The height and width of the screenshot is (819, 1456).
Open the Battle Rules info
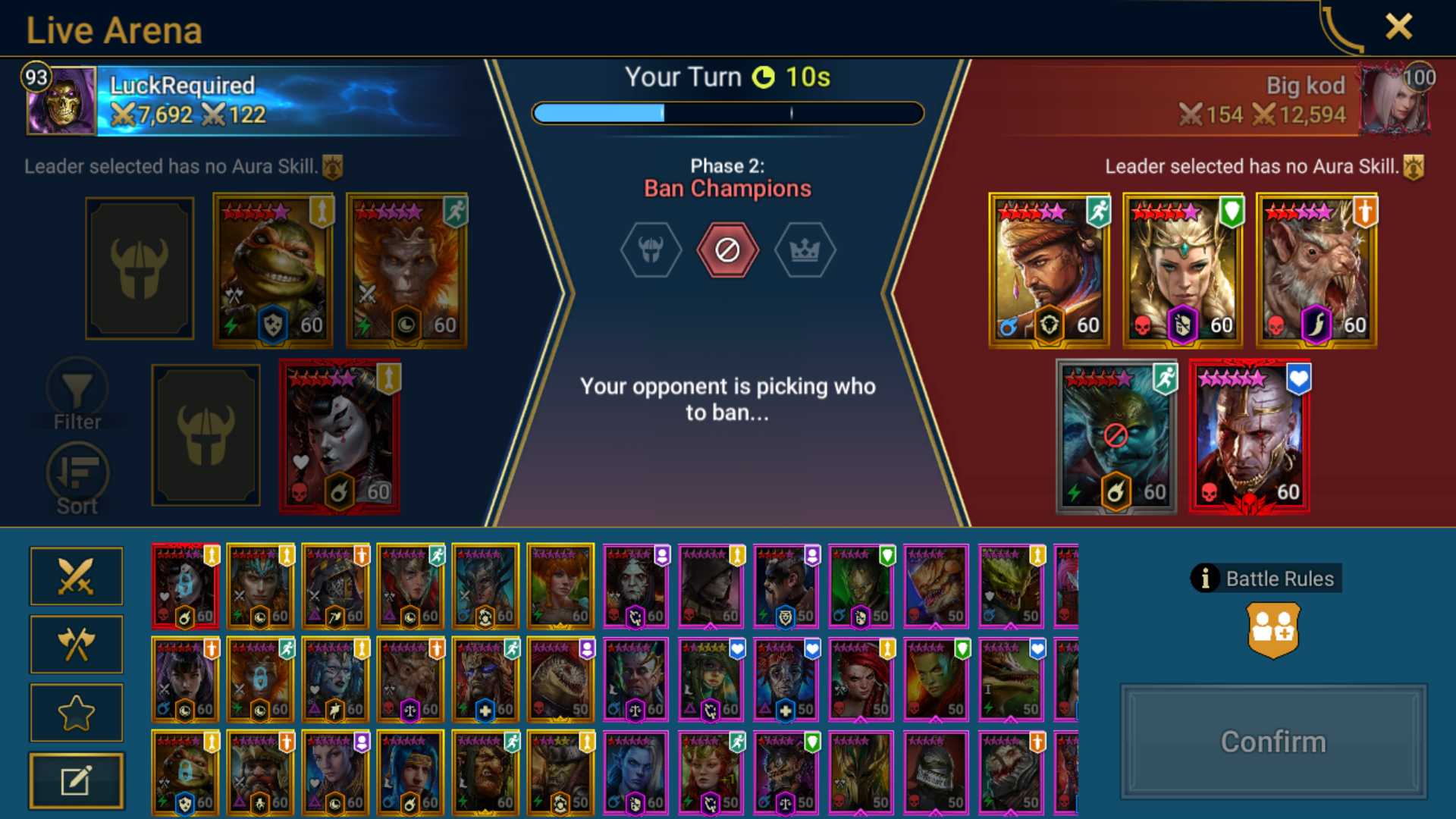pyautogui.click(x=1266, y=579)
